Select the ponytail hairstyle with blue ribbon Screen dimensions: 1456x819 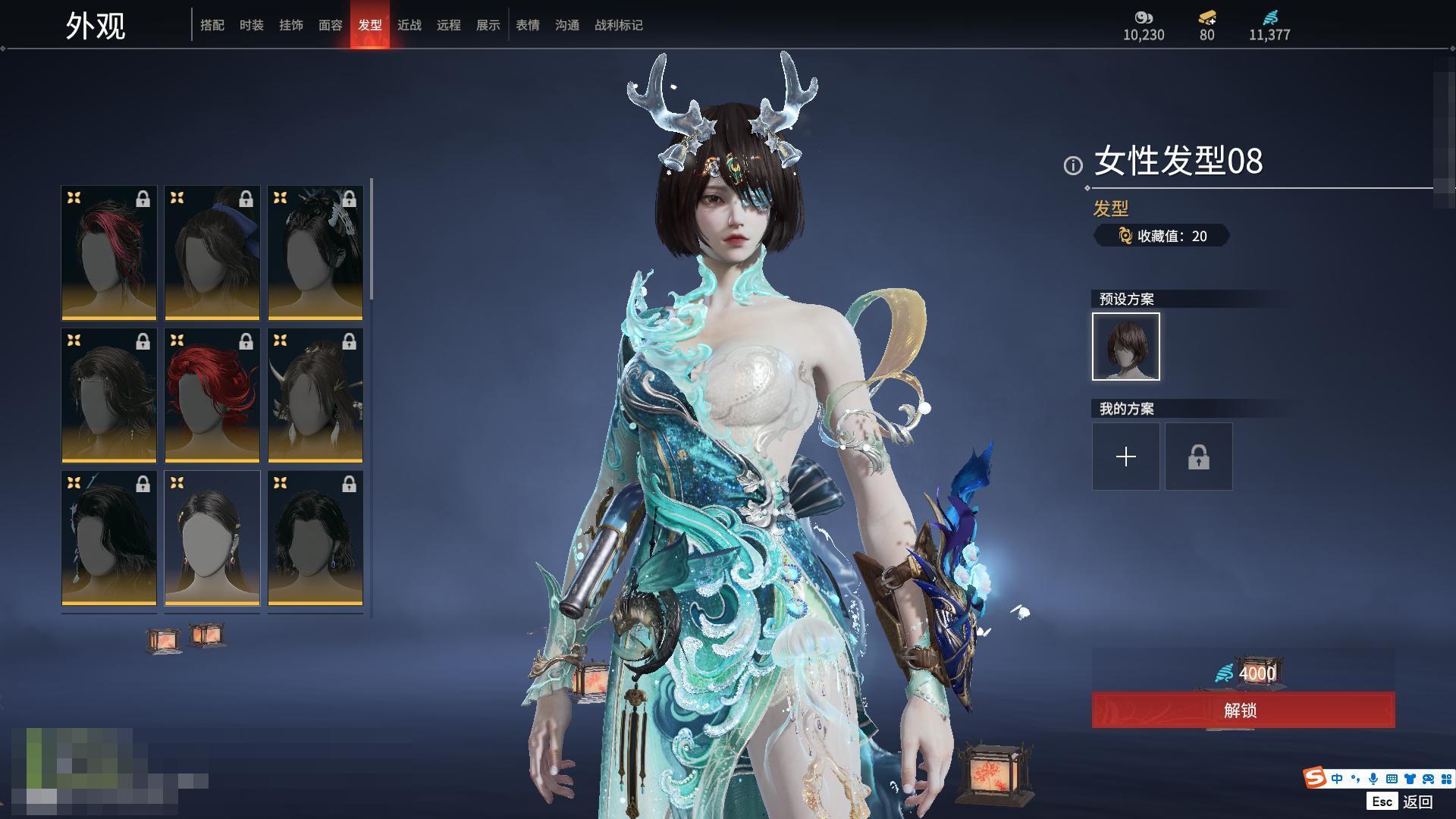pyautogui.click(x=212, y=253)
